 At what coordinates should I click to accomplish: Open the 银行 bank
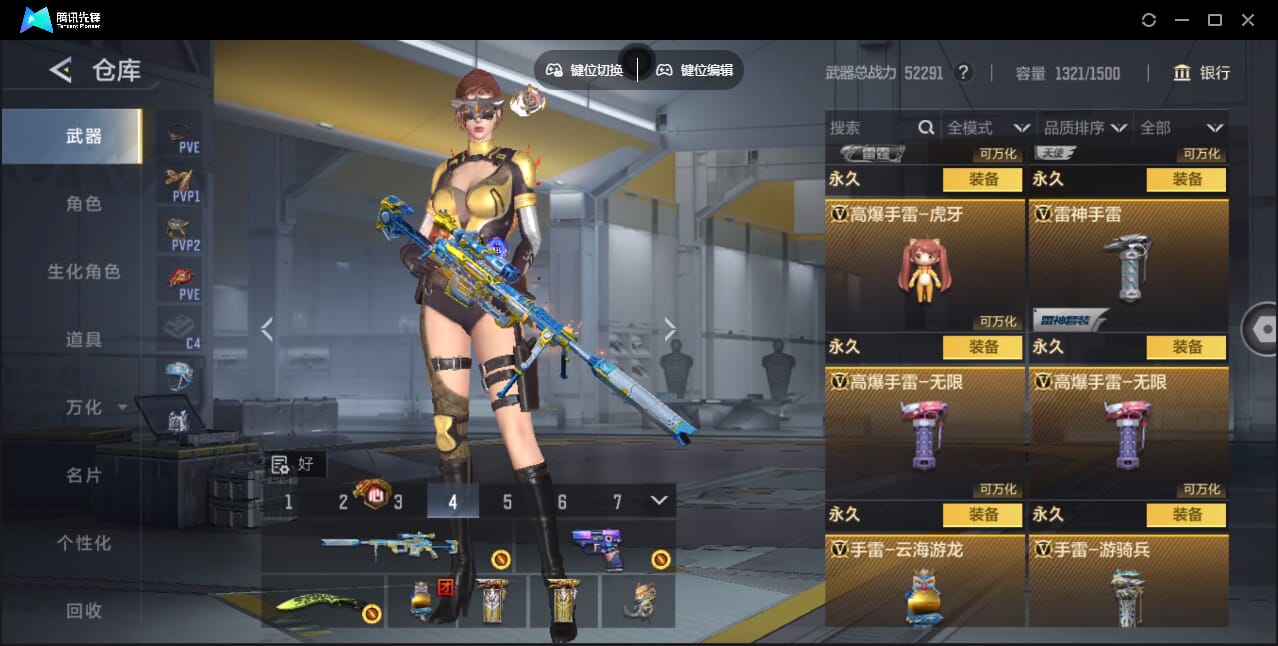(1202, 73)
